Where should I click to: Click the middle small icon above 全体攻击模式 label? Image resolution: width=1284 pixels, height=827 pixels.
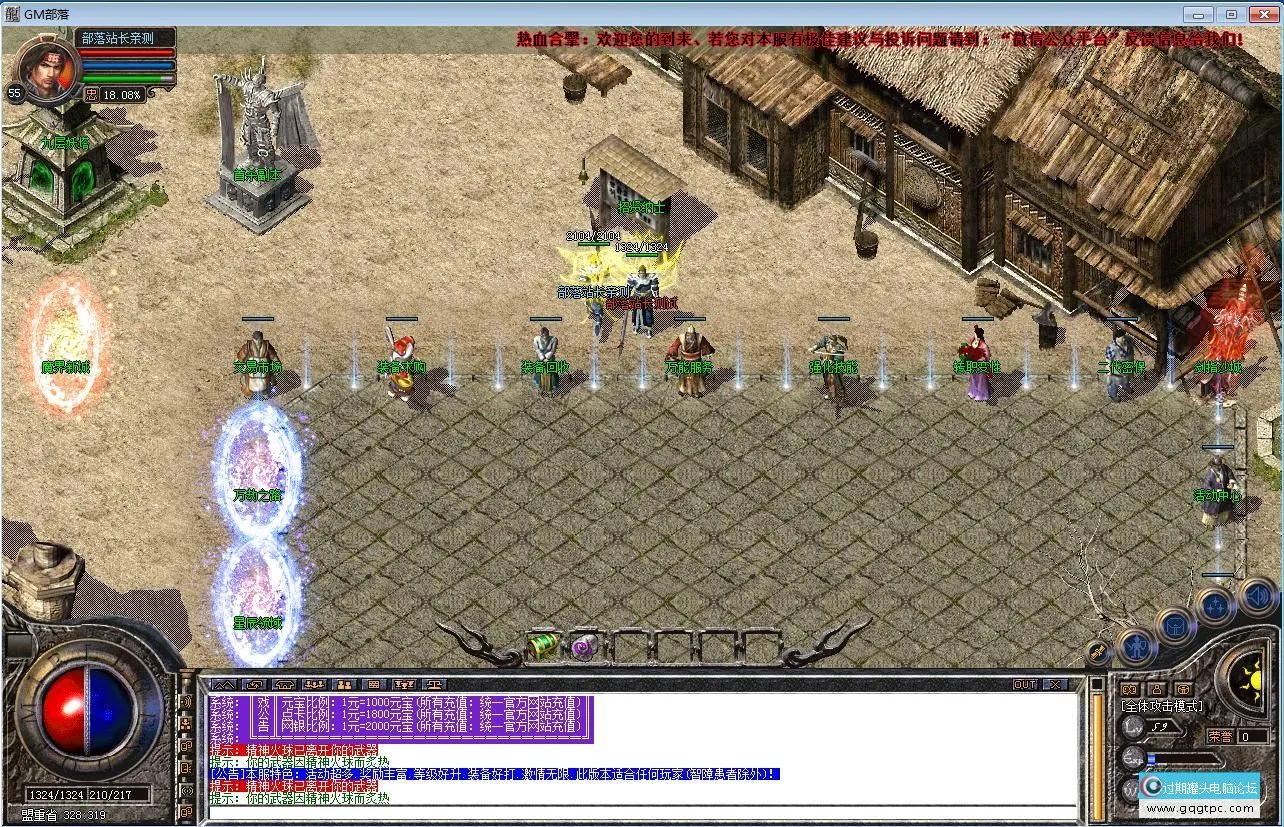1157,688
